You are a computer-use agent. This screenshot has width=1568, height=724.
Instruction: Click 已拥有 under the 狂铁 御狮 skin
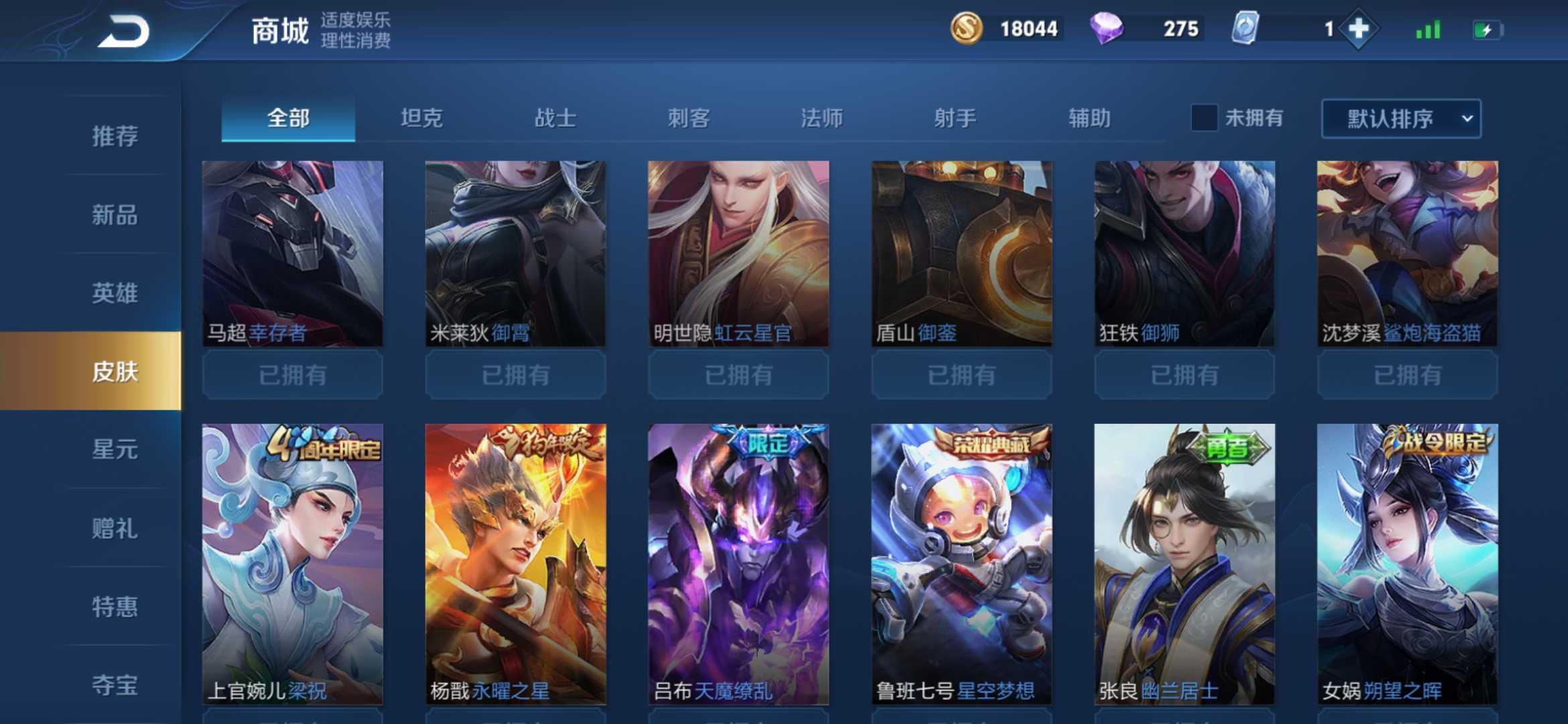pos(1183,375)
